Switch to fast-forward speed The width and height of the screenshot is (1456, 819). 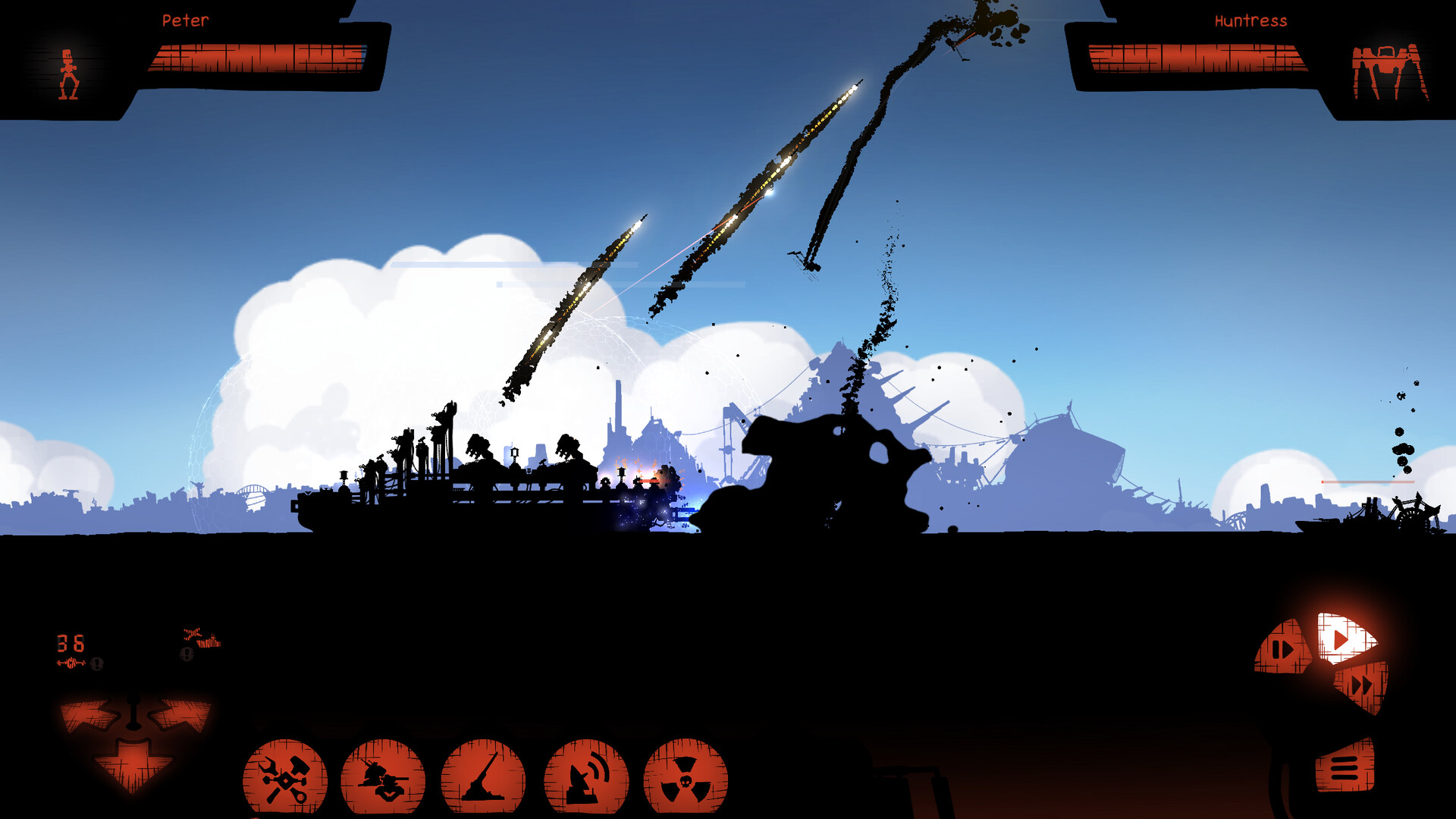[x=1363, y=686]
